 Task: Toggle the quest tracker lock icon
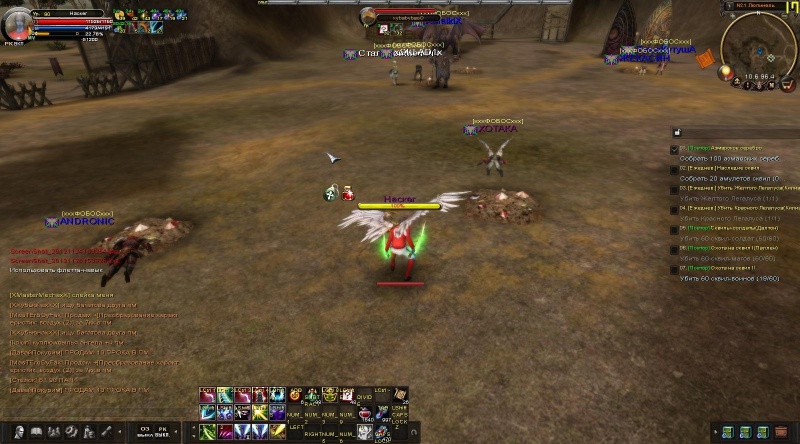(x=676, y=132)
